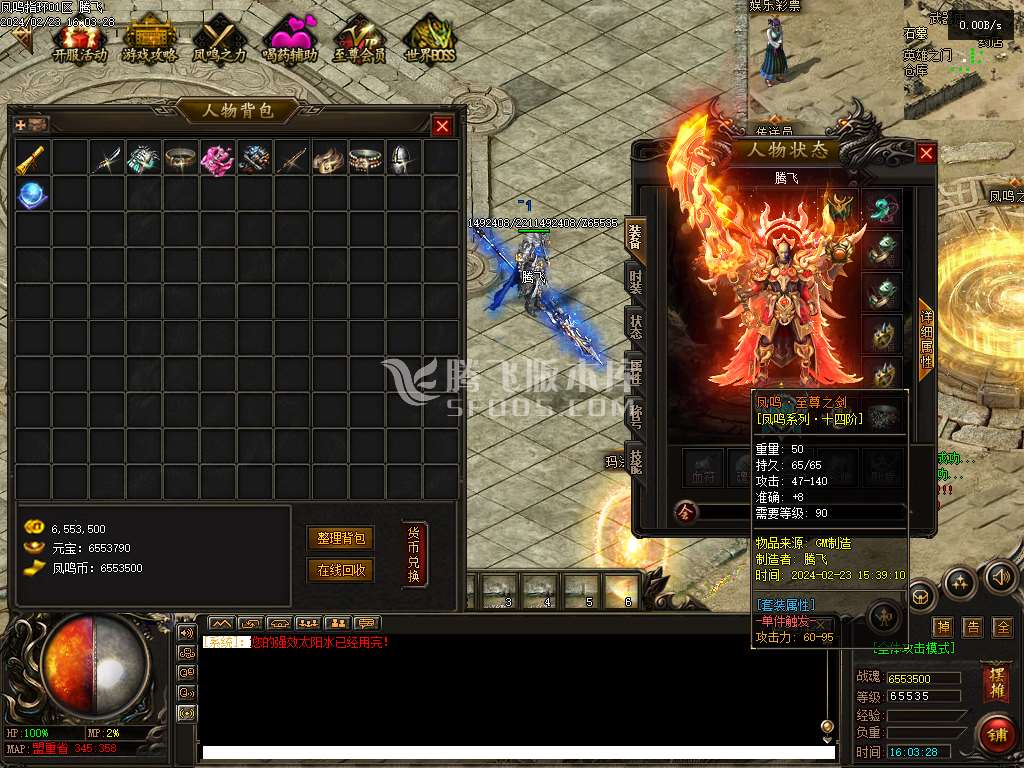Open the 开服活动 server event menu
This screenshot has height=768, width=1024.
pos(79,40)
